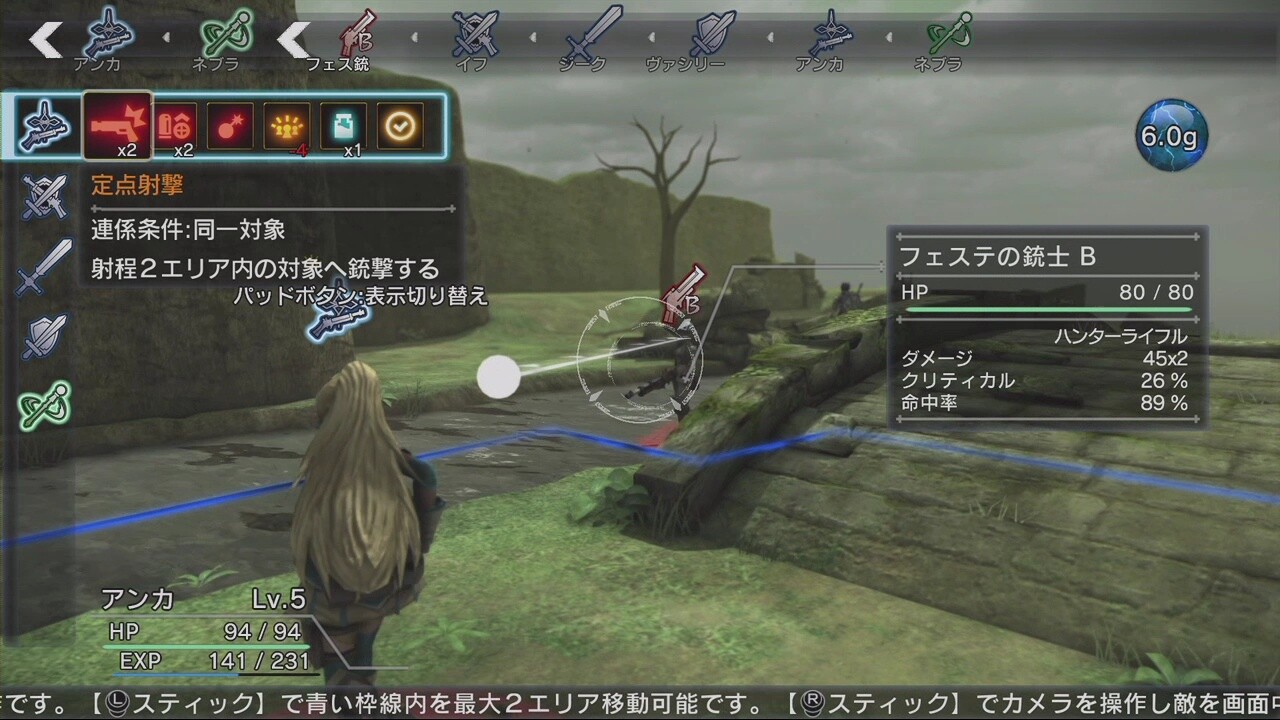This screenshot has height=720, width=1280.
Task: Click the 6.0g gravity orb indicator
Action: [x=1172, y=134]
